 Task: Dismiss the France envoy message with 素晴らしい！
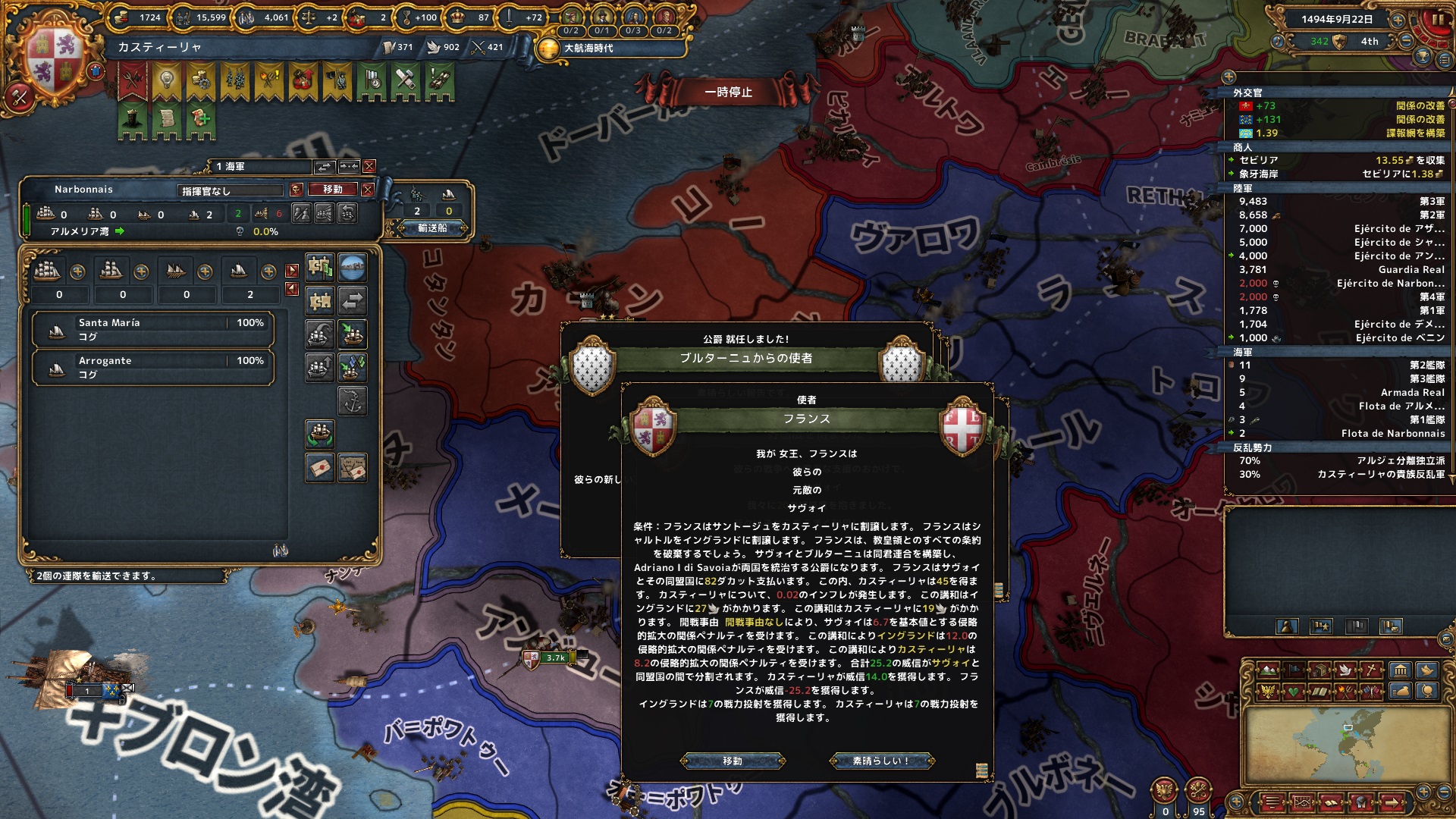pyautogui.click(x=881, y=761)
